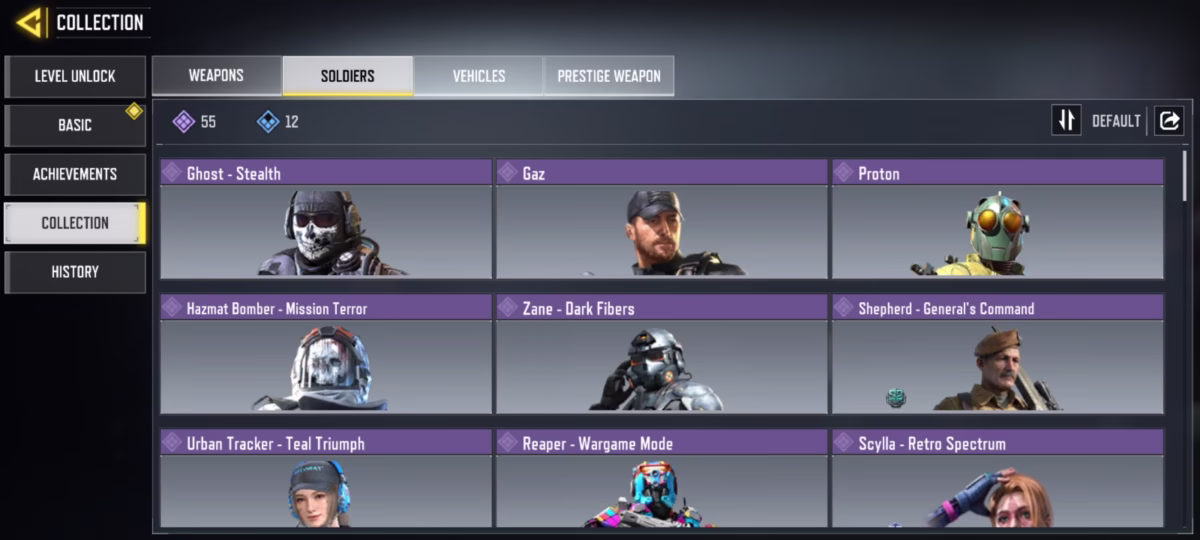Select the Ghost - Stealth soldier card

(326, 218)
